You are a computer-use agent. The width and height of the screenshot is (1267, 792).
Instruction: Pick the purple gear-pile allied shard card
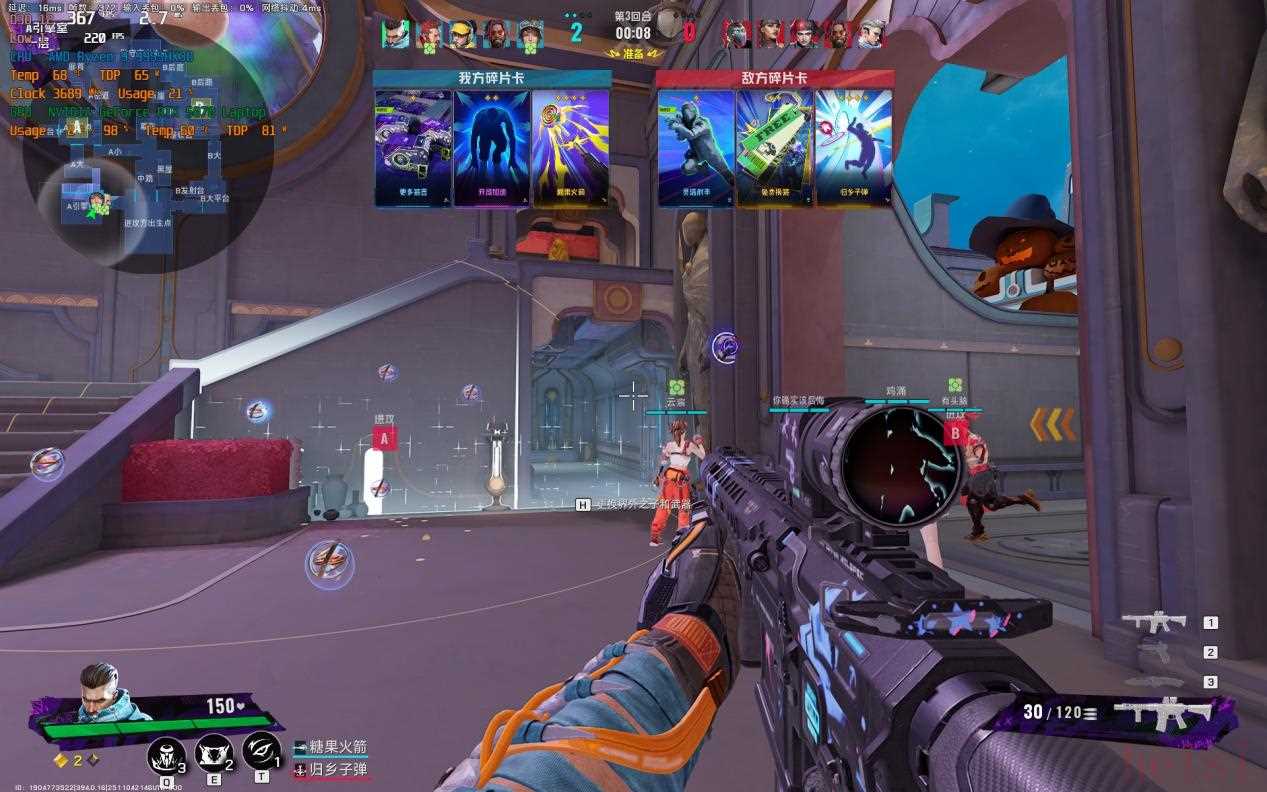(413, 148)
